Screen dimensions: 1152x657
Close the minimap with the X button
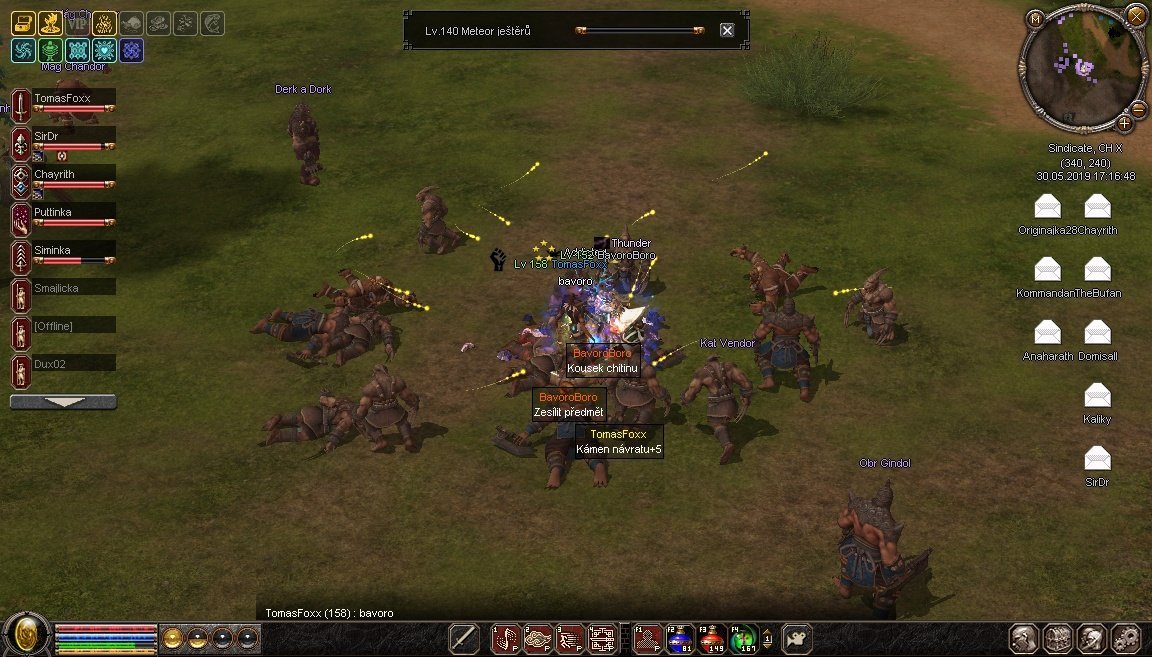tap(1136, 15)
